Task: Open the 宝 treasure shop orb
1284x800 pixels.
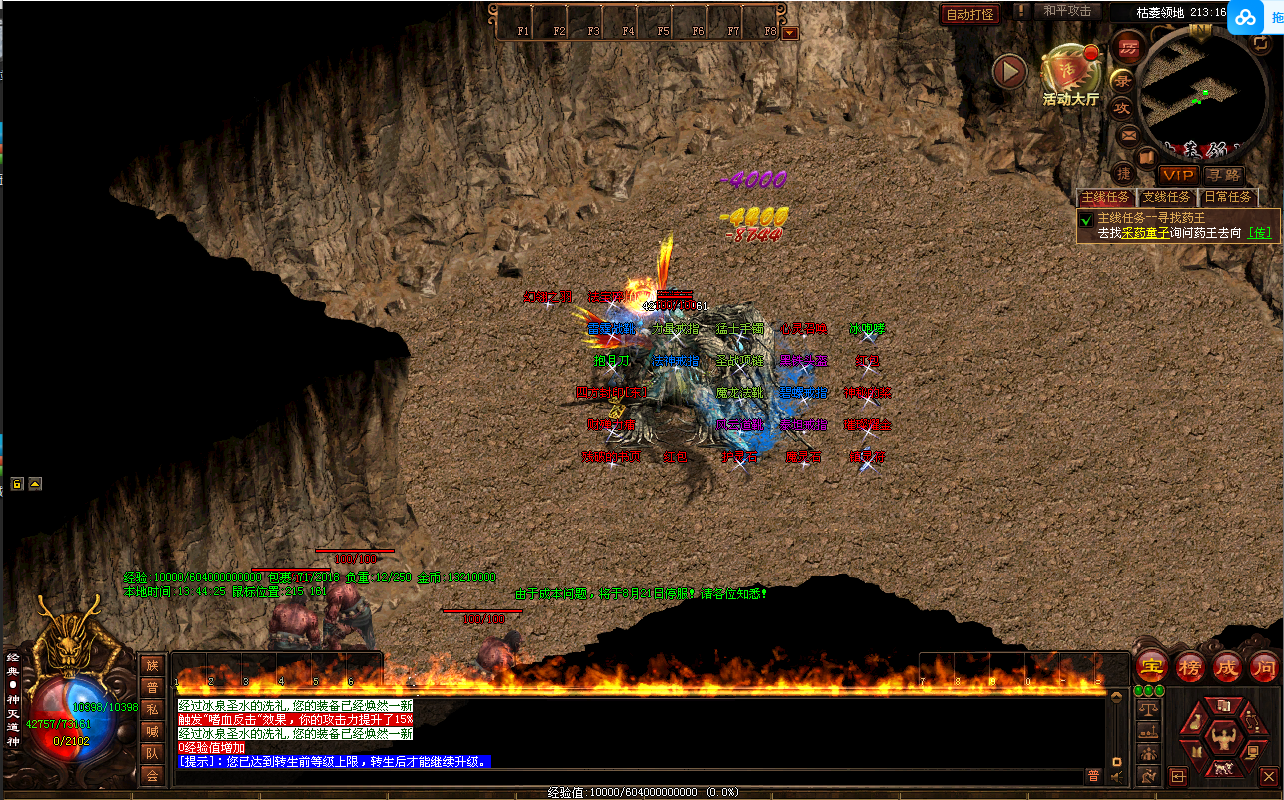Action: pyautogui.click(x=1152, y=667)
